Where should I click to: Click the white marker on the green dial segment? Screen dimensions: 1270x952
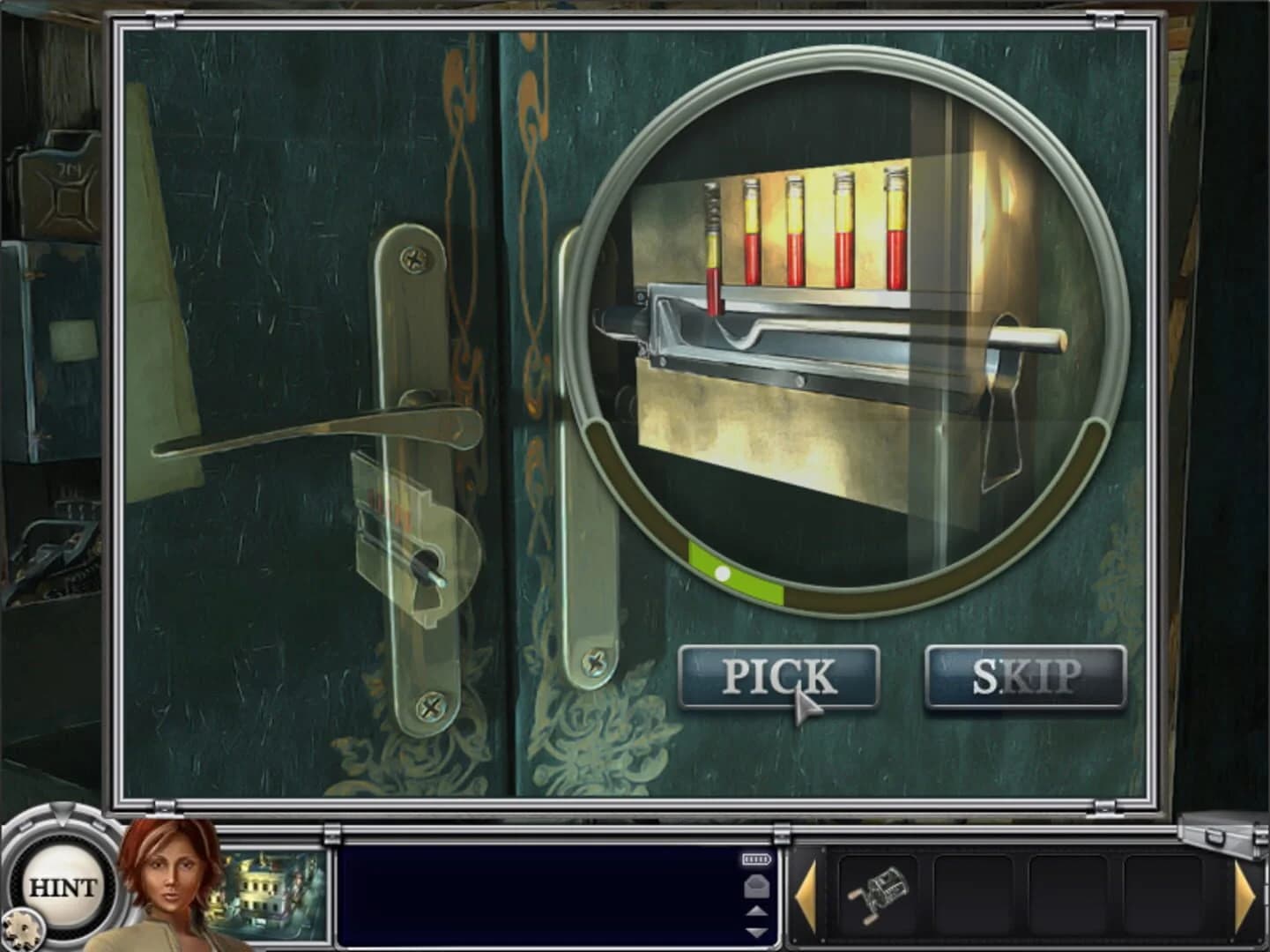723,573
